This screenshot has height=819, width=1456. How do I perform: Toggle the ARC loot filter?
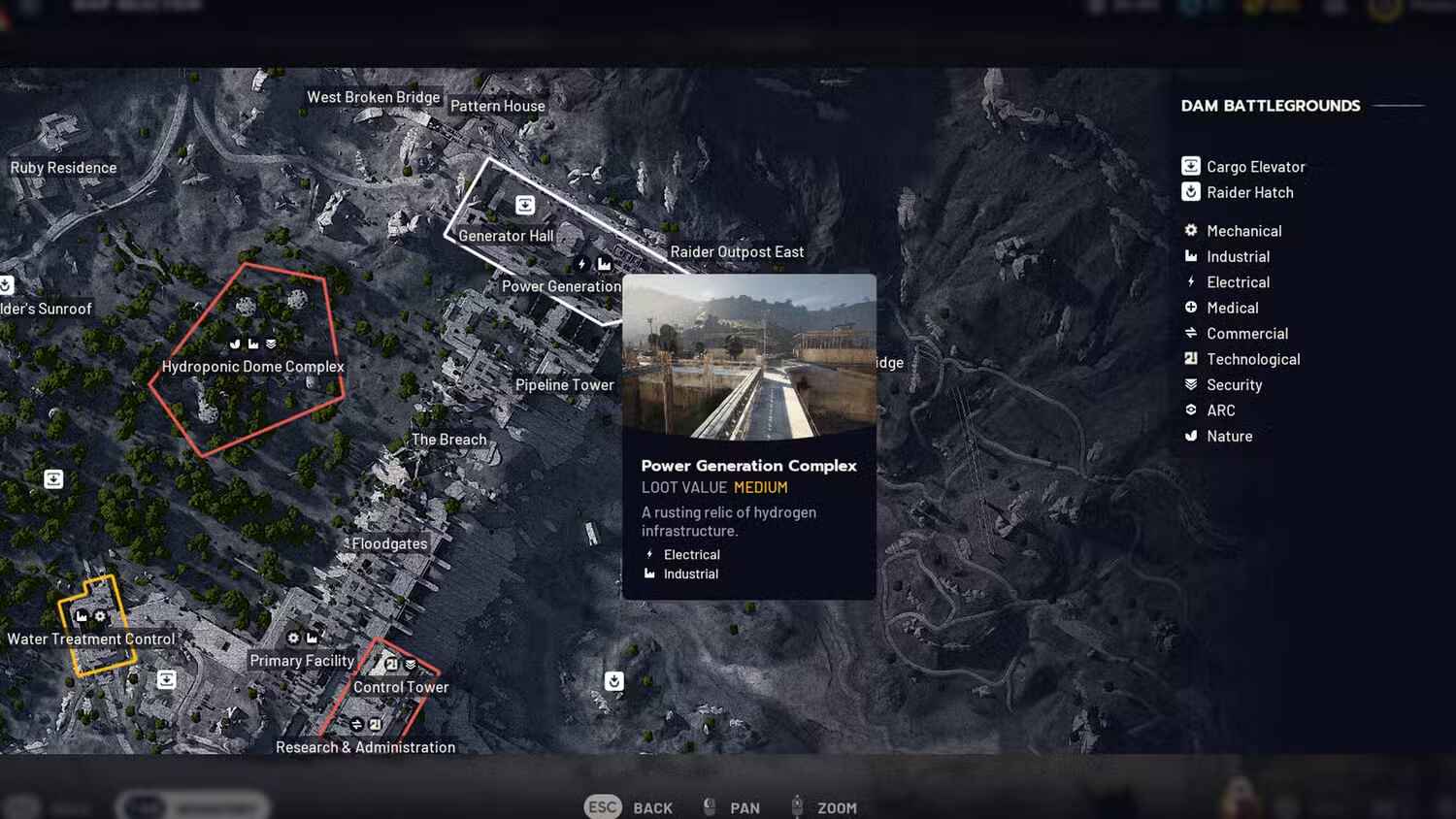pos(1192,409)
